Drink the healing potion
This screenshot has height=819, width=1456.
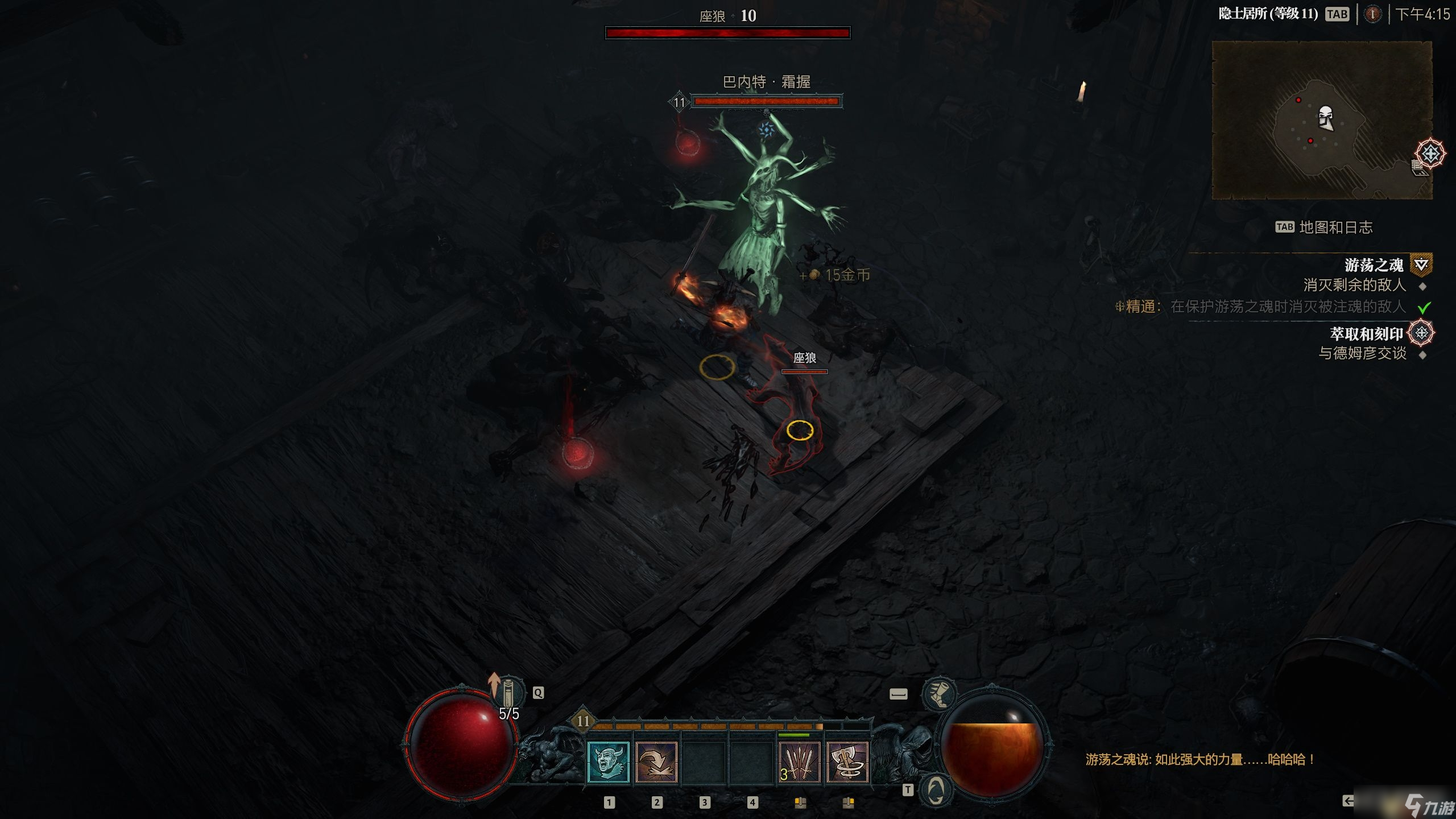click(508, 692)
